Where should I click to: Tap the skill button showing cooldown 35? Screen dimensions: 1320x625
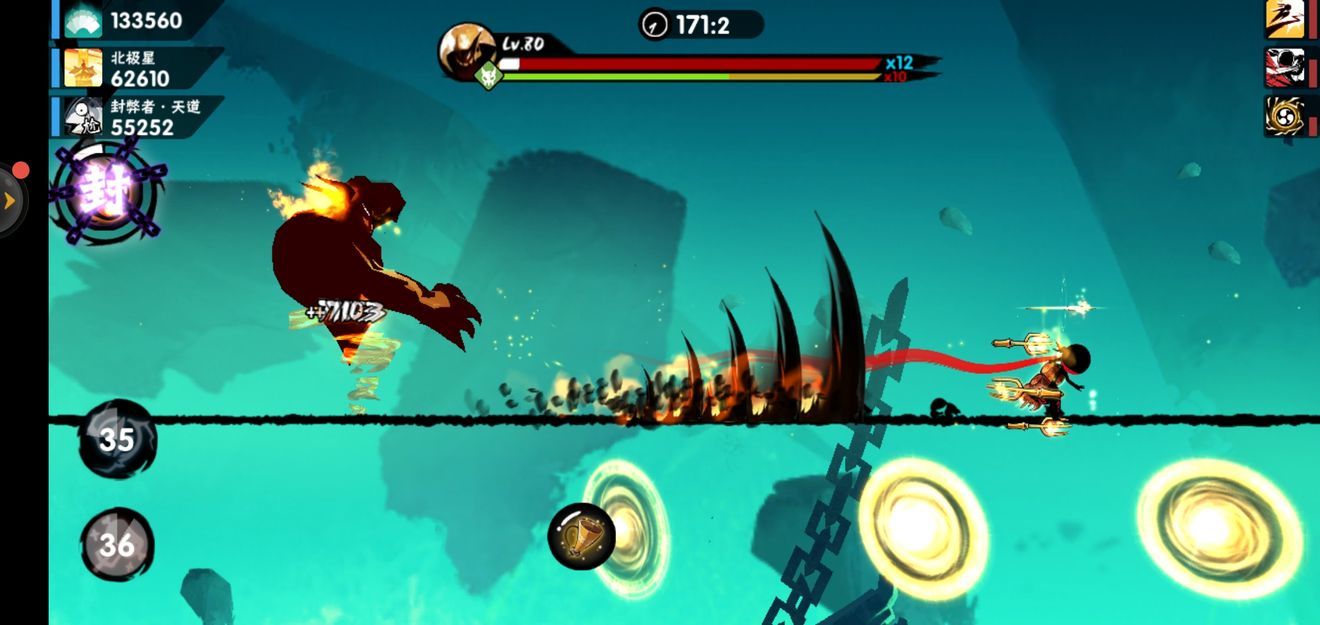117,439
